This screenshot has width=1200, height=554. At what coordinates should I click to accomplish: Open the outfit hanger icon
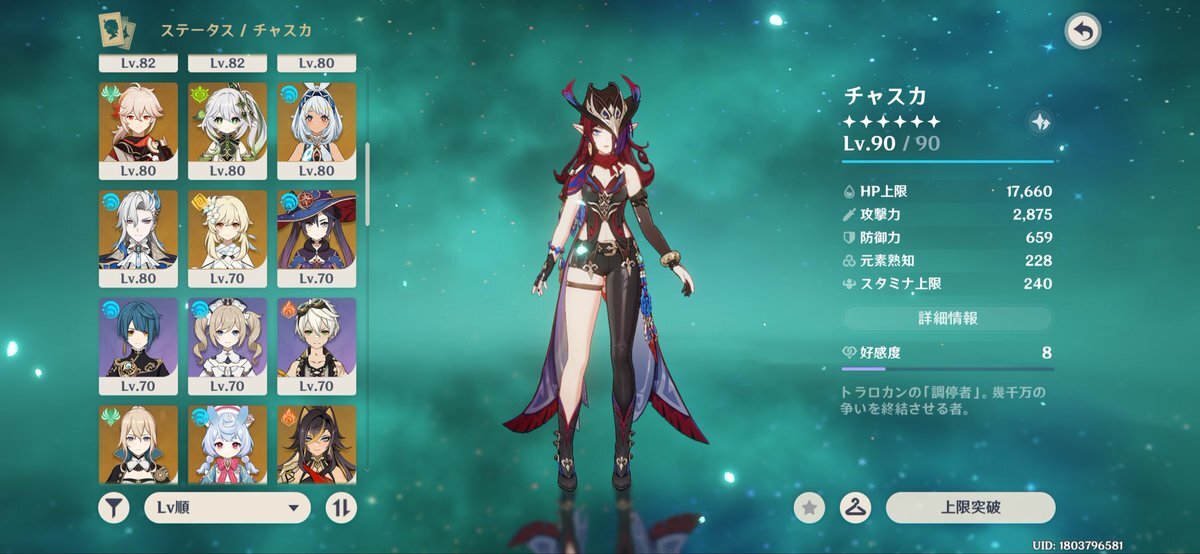[854, 507]
